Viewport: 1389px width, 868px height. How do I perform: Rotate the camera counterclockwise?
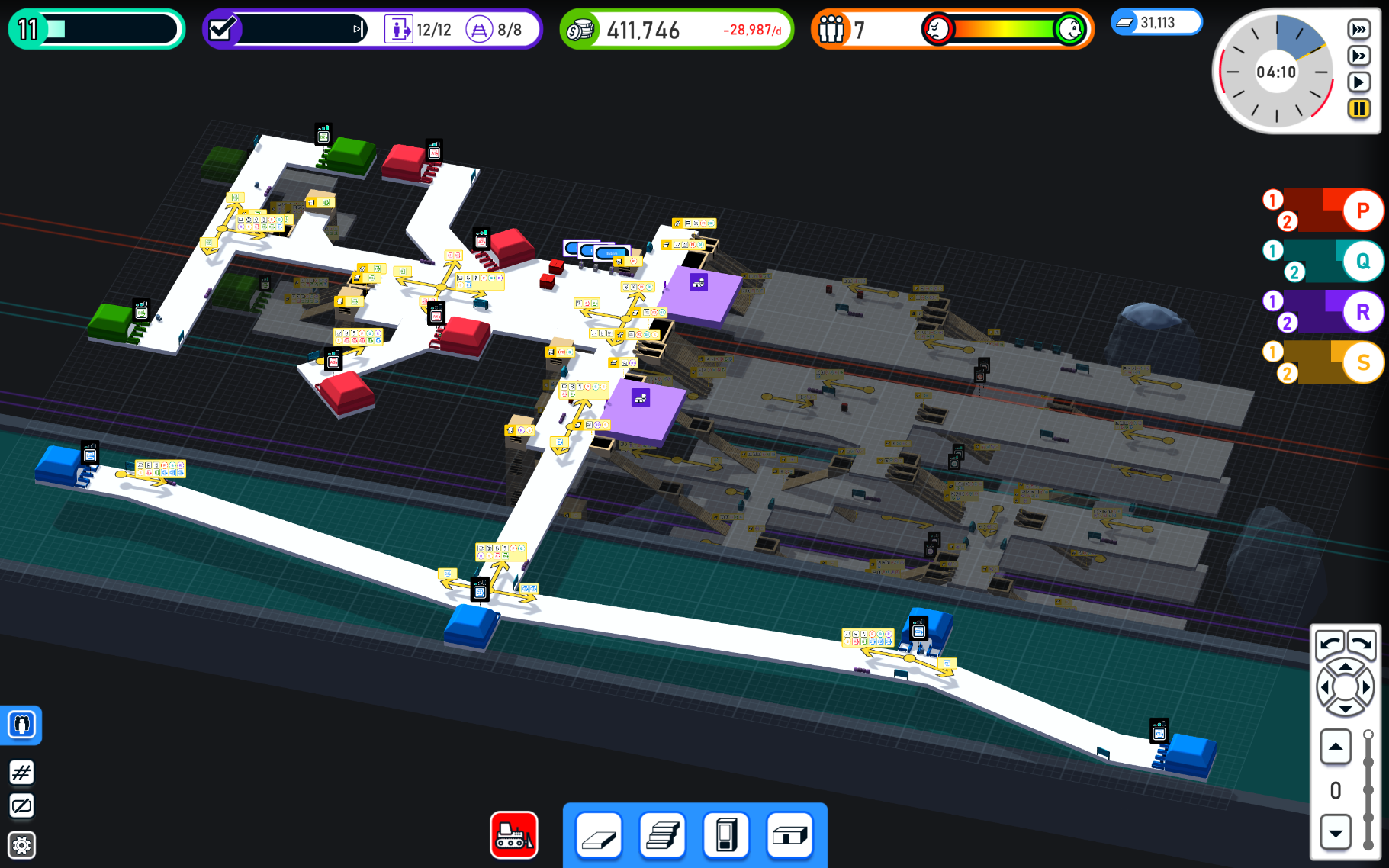coord(1330,645)
